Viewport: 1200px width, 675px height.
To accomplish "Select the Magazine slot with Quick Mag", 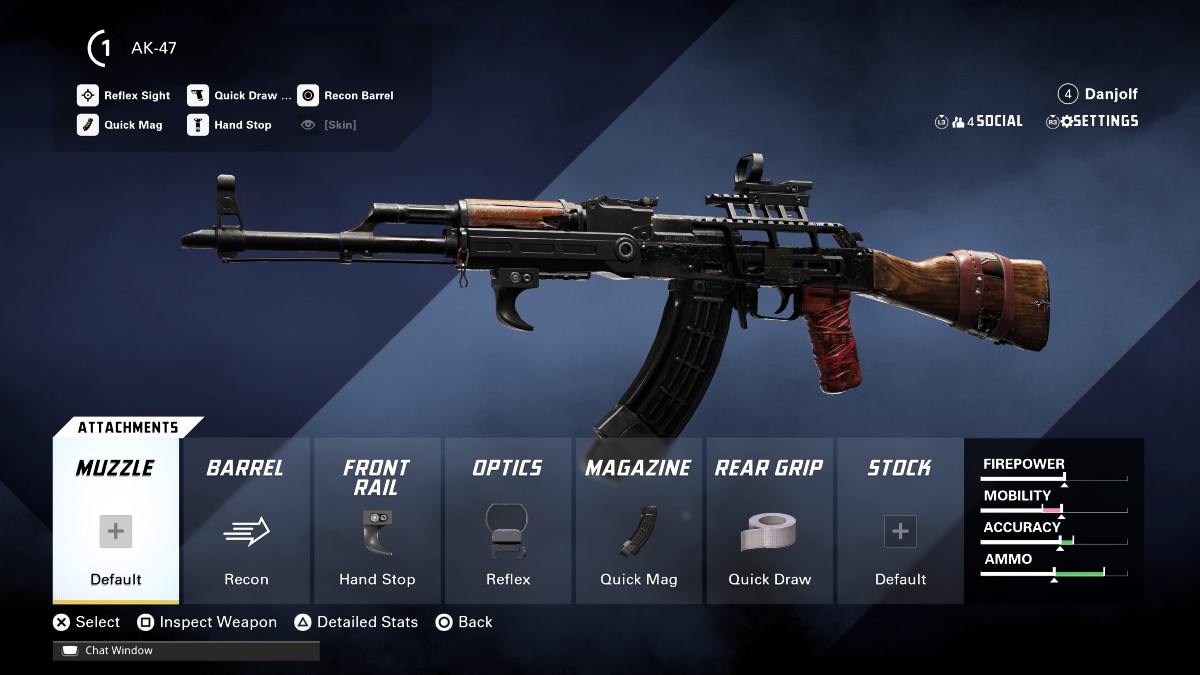I will click(638, 521).
